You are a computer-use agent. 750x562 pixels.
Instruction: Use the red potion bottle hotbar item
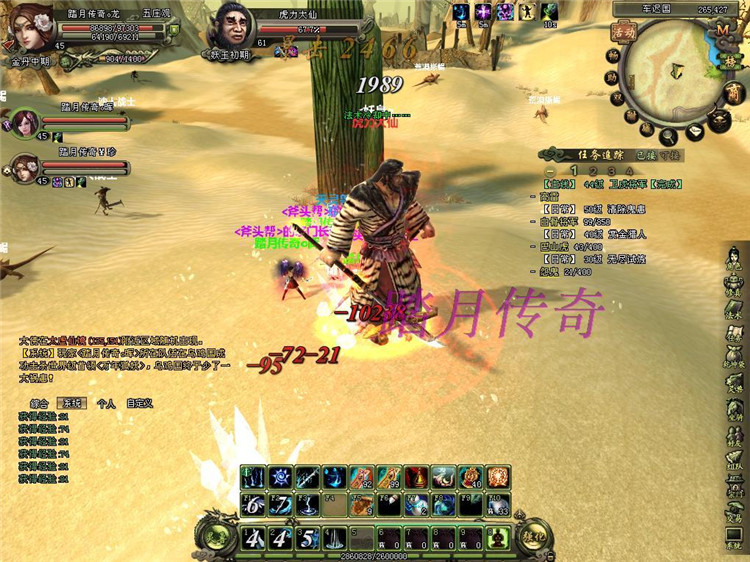pos(417,478)
